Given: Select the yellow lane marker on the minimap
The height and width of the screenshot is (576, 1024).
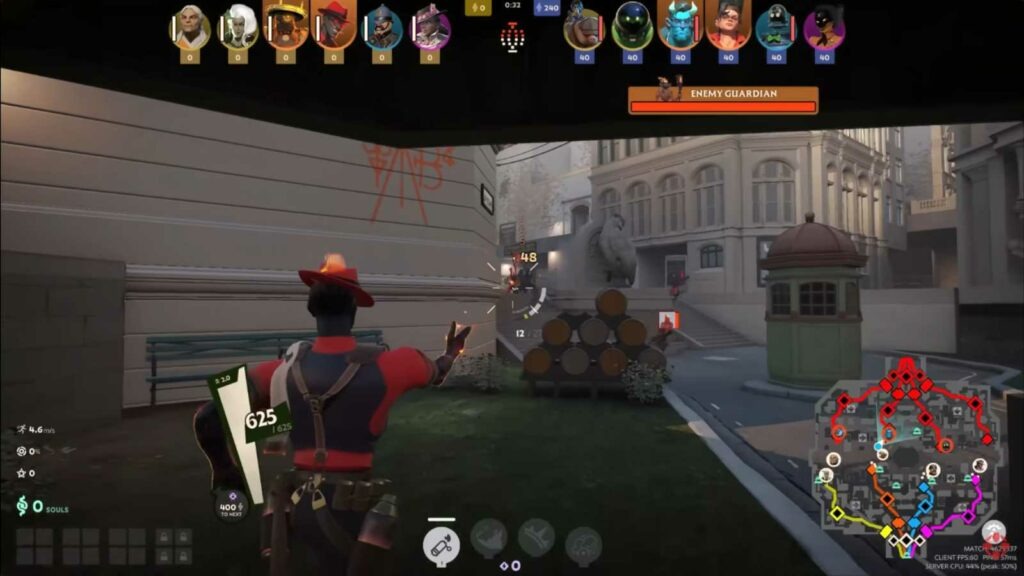Looking at the screenshot, I should point(838,514).
